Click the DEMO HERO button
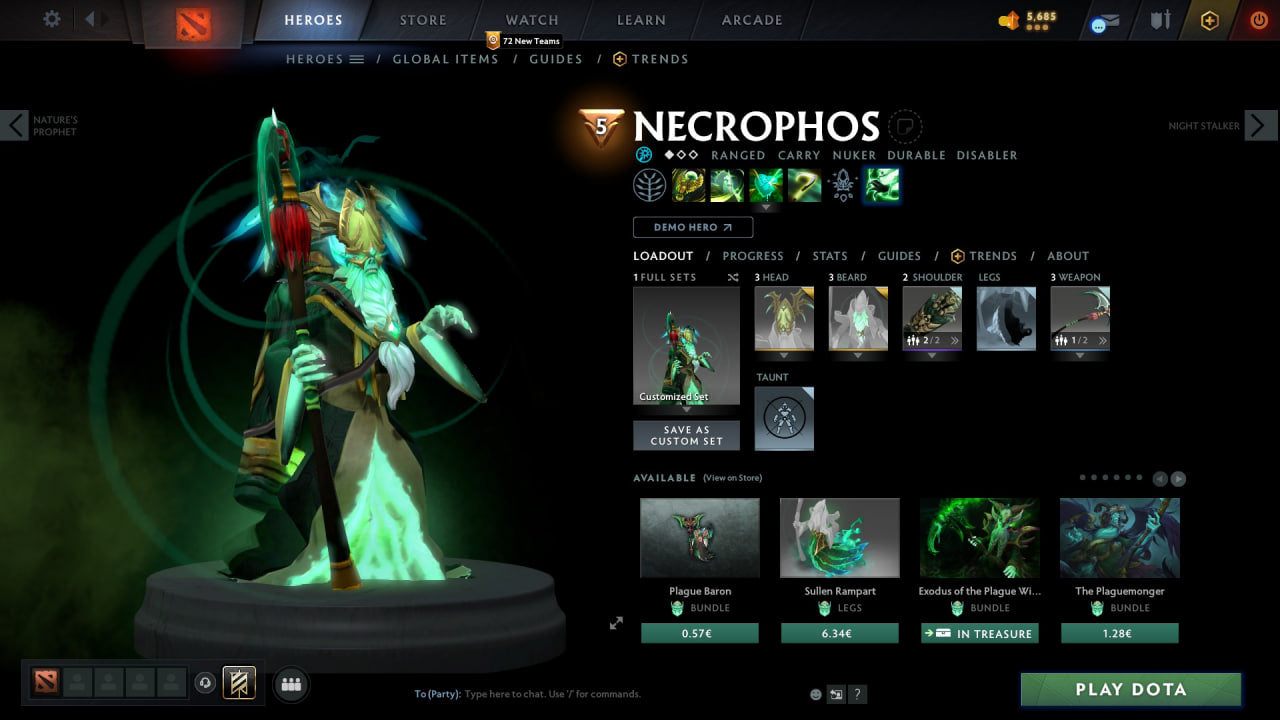Screen dimensions: 1280x720 692,227
